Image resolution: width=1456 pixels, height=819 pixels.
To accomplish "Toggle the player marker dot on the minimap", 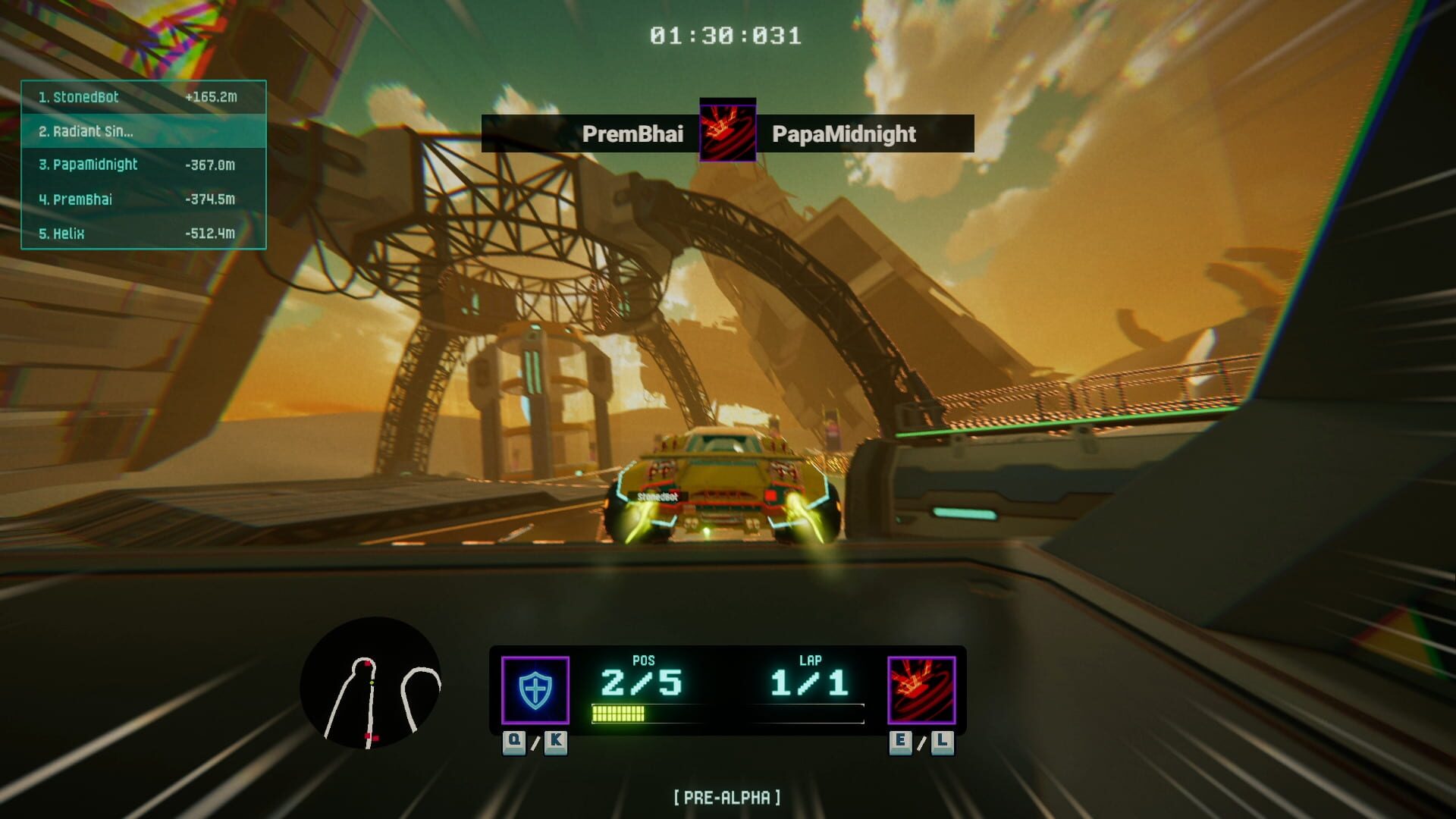I will click(371, 685).
